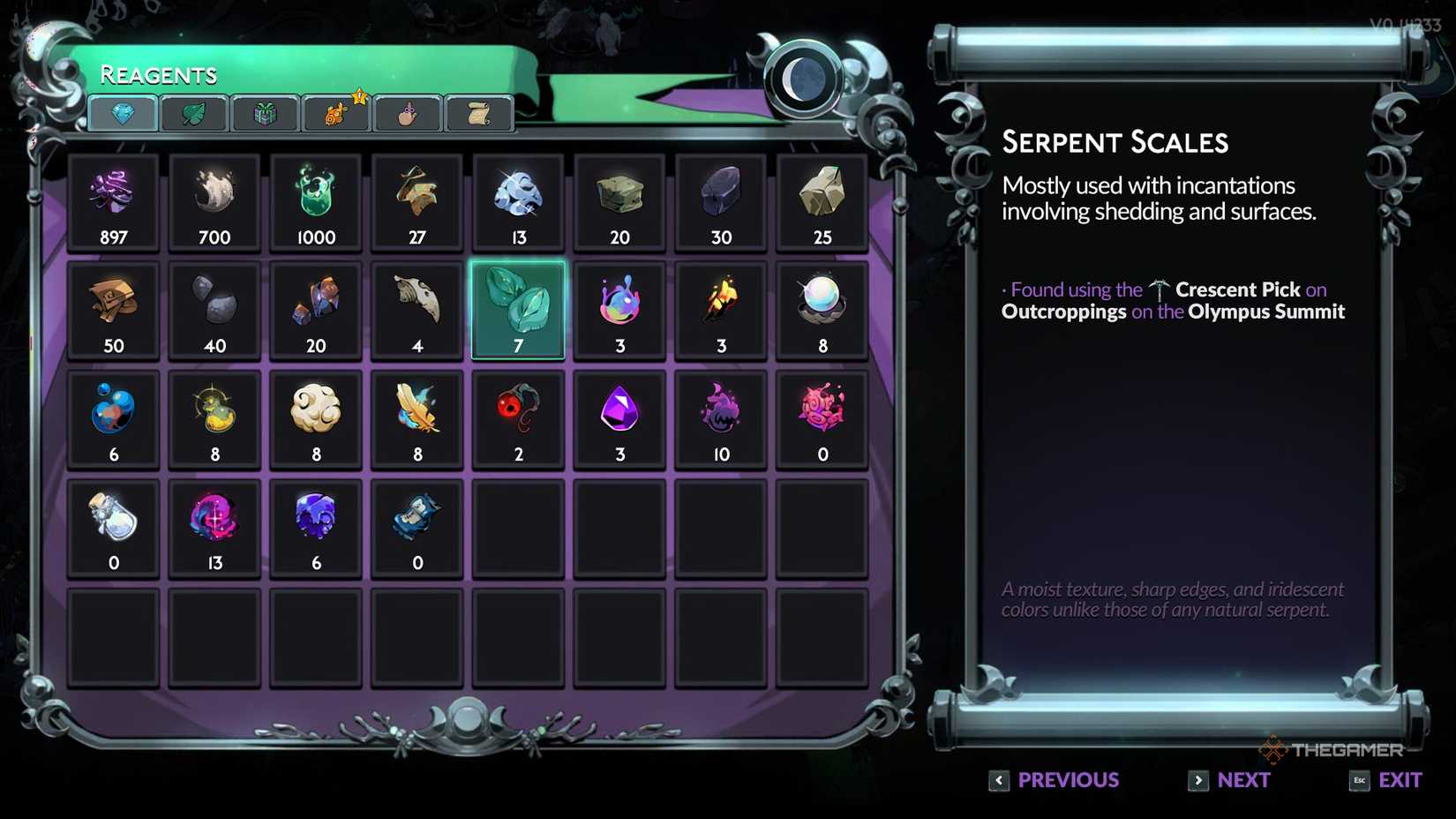Click the left chevron before Previous
This screenshot has width=1456, height=819.
pyautogui.click(x=998, y=780)
